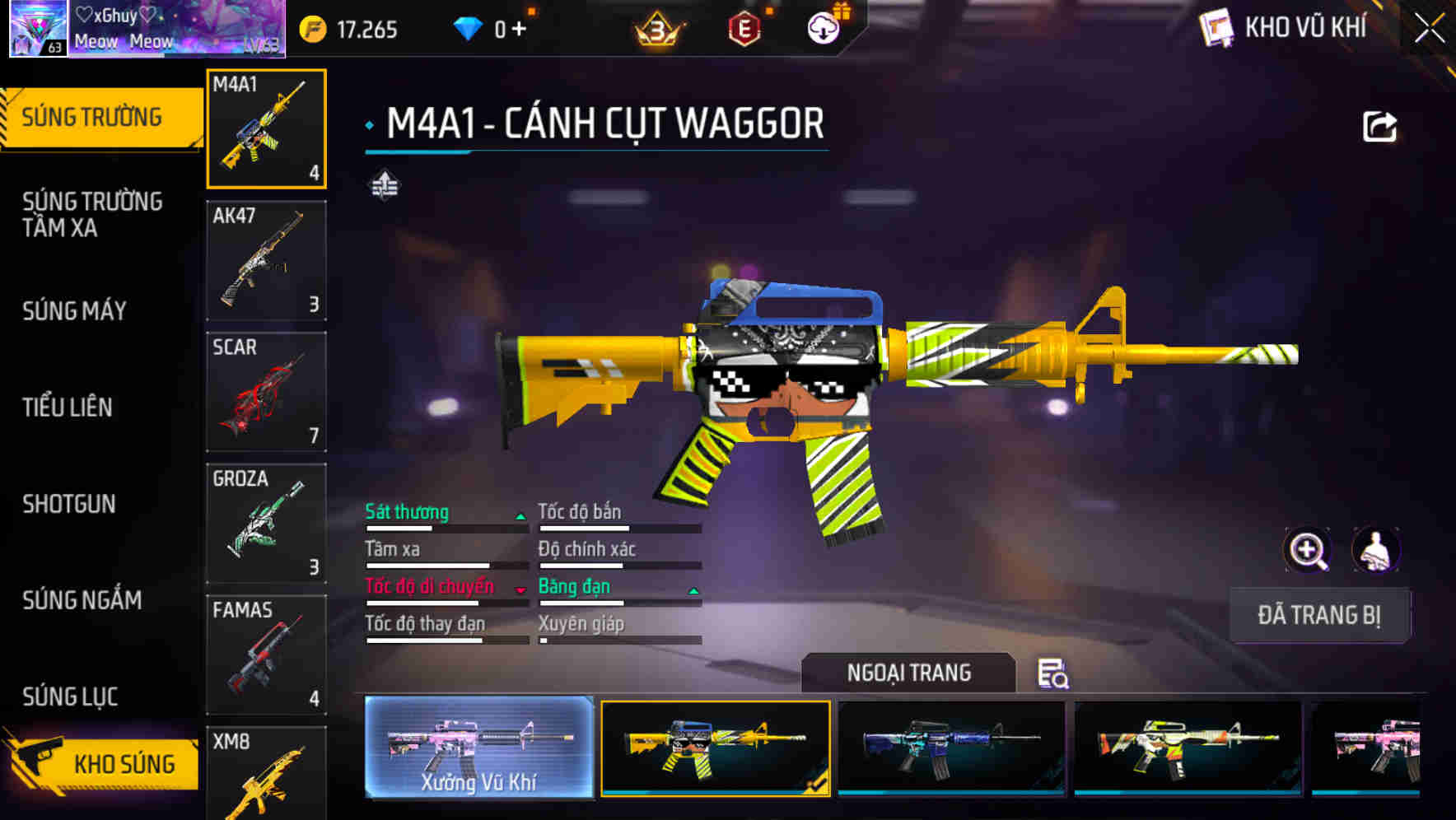Screen dimensions: 1456x820
Task: Add diamonds with the plus button
Action: point(519,30)
